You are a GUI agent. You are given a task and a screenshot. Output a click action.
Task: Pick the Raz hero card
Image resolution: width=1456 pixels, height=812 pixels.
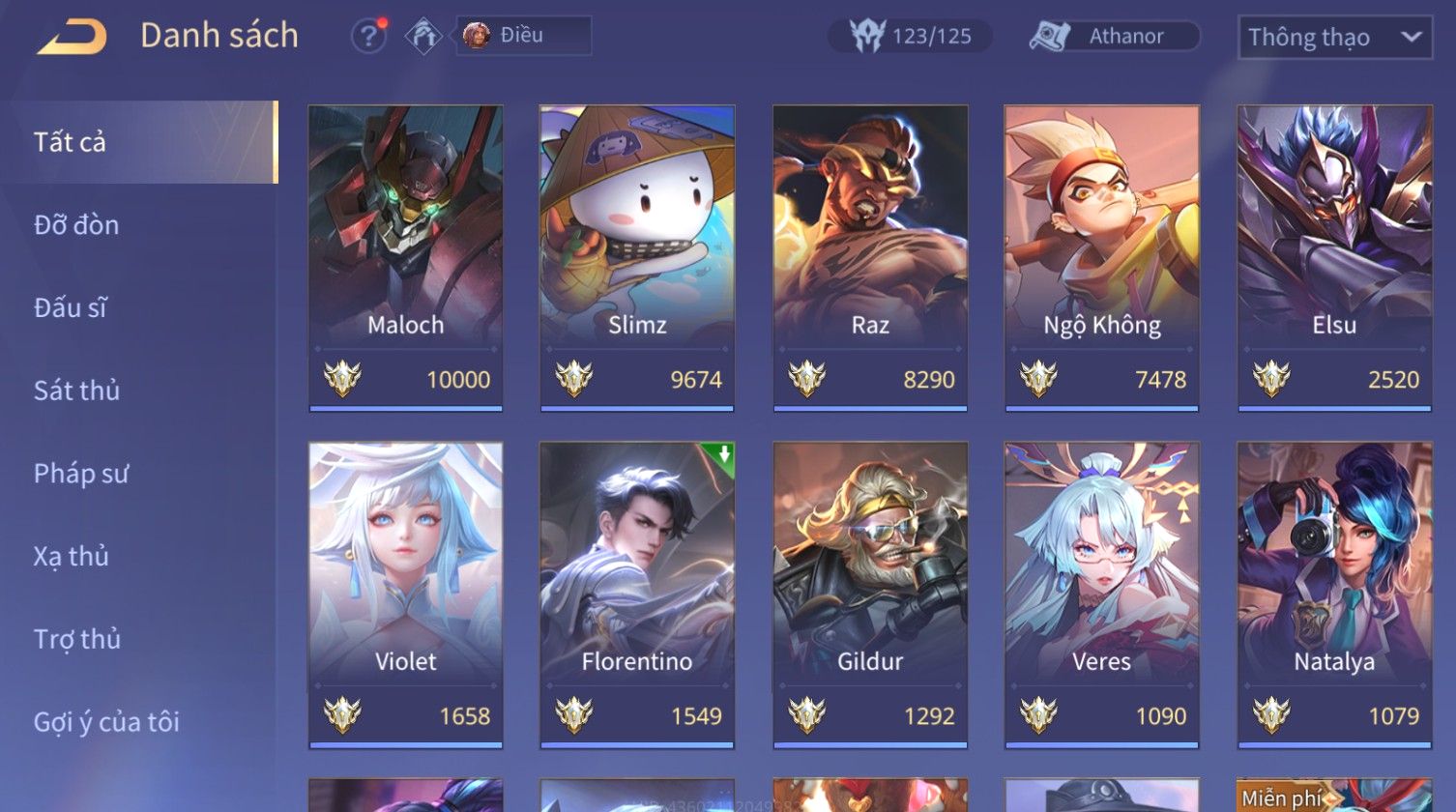click(870, 258)
